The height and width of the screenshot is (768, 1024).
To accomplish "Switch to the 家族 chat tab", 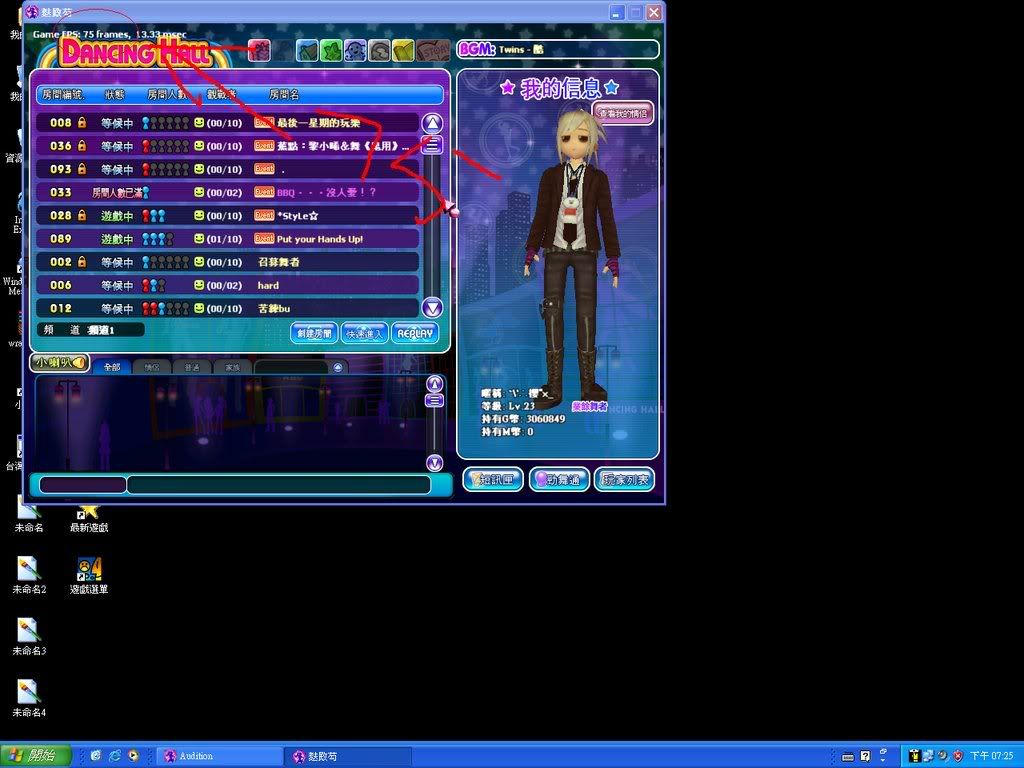I will [232, 367].
